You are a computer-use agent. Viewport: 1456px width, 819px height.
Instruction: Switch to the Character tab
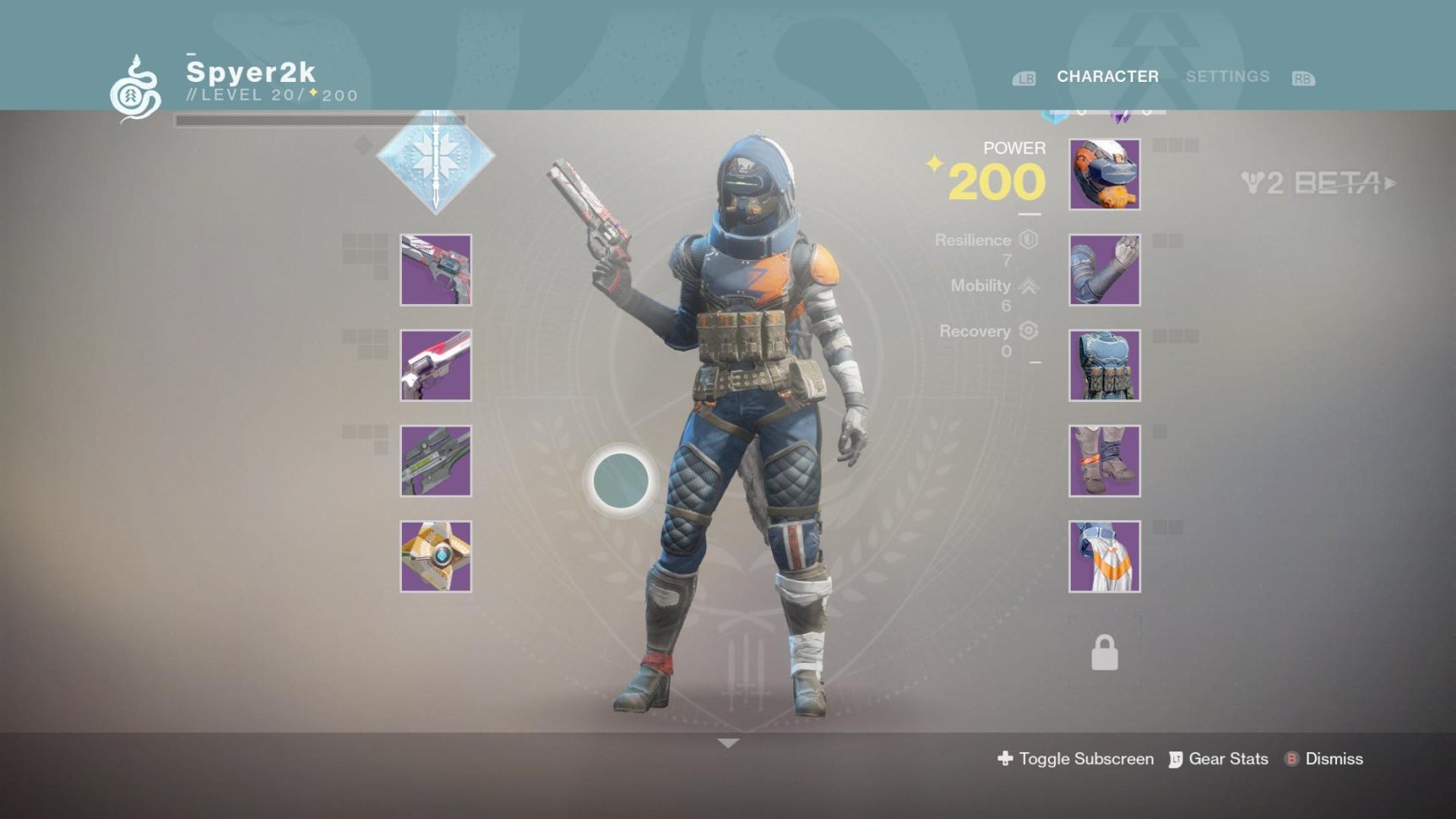click(1107, 77)
